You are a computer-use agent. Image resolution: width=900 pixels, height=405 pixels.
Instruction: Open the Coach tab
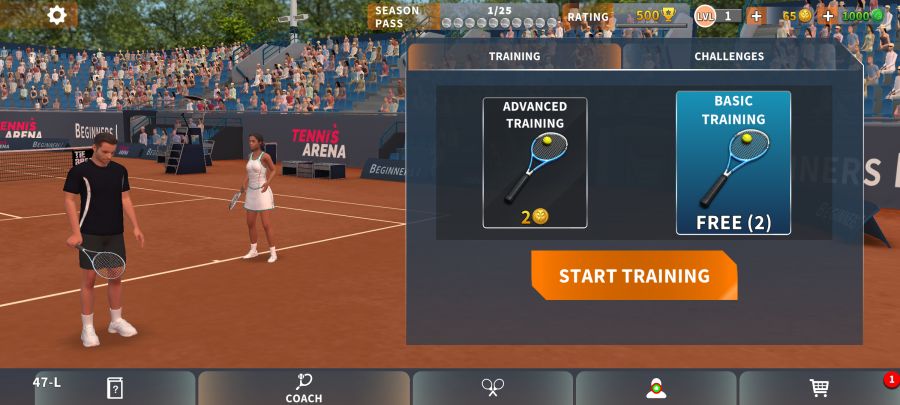[304, 388]
